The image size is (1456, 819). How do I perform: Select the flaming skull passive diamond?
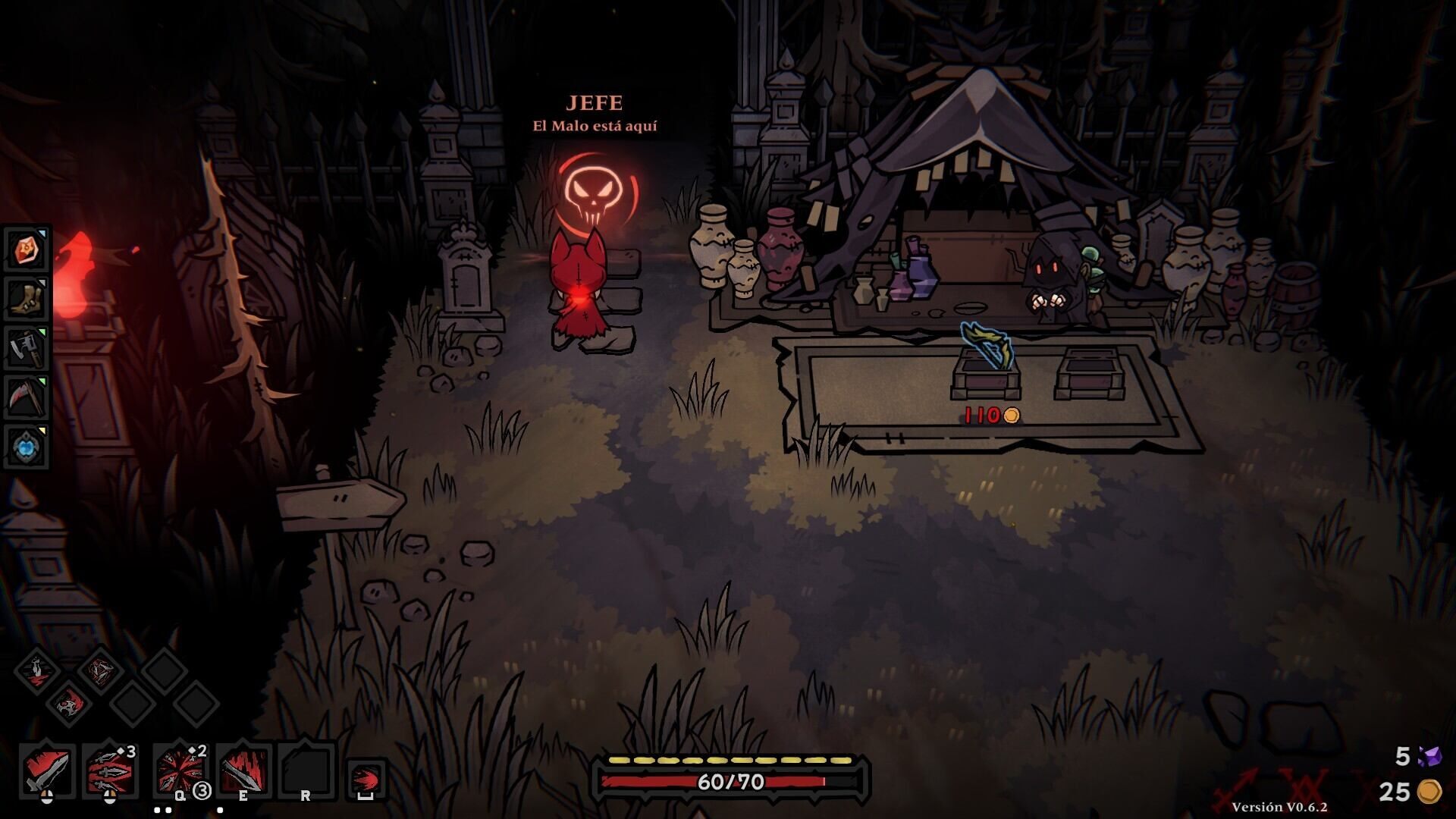tap(68, 703)
